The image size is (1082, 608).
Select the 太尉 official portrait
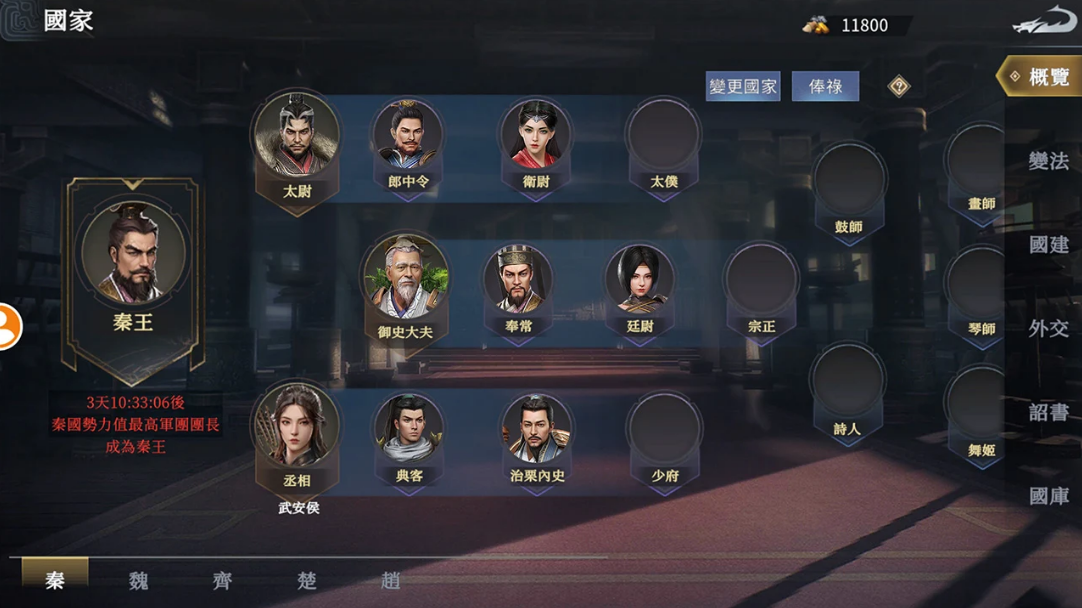(297, 138)
